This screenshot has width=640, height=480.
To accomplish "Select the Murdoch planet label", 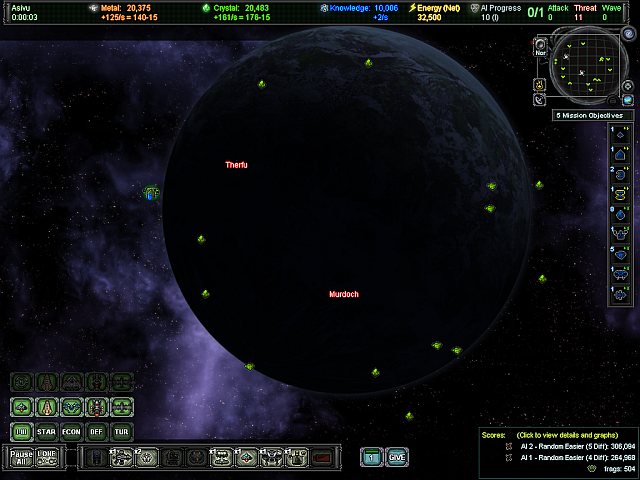I will point(343,294).
